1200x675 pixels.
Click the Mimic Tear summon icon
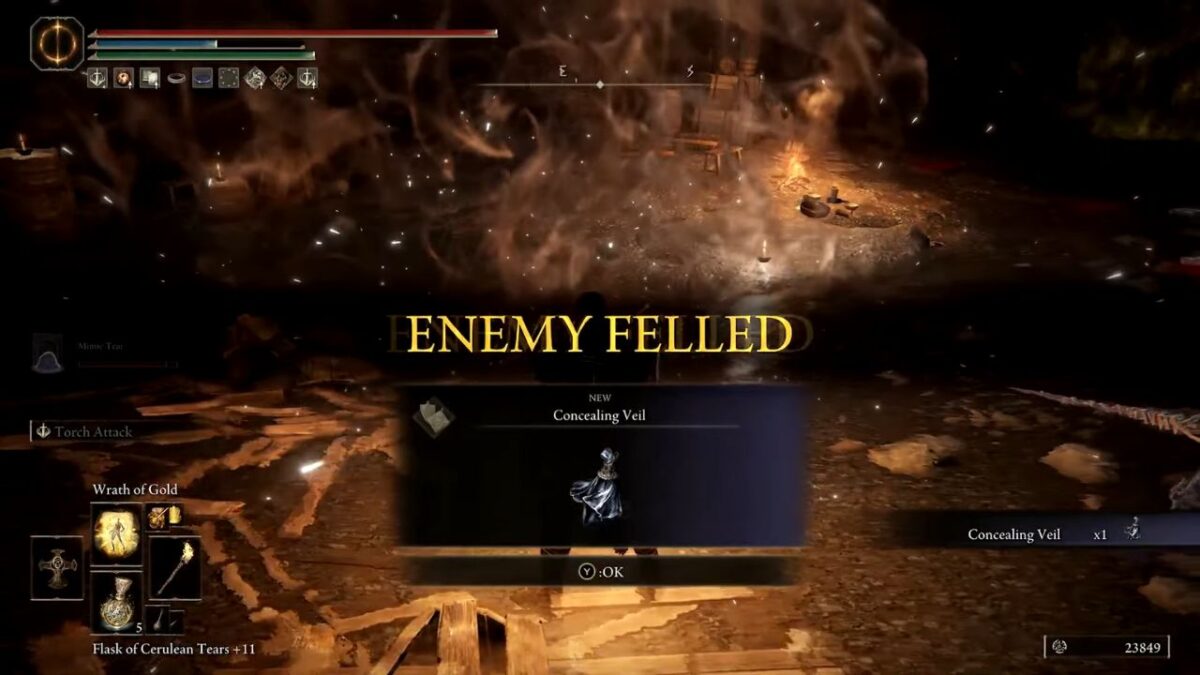point(47,353)
